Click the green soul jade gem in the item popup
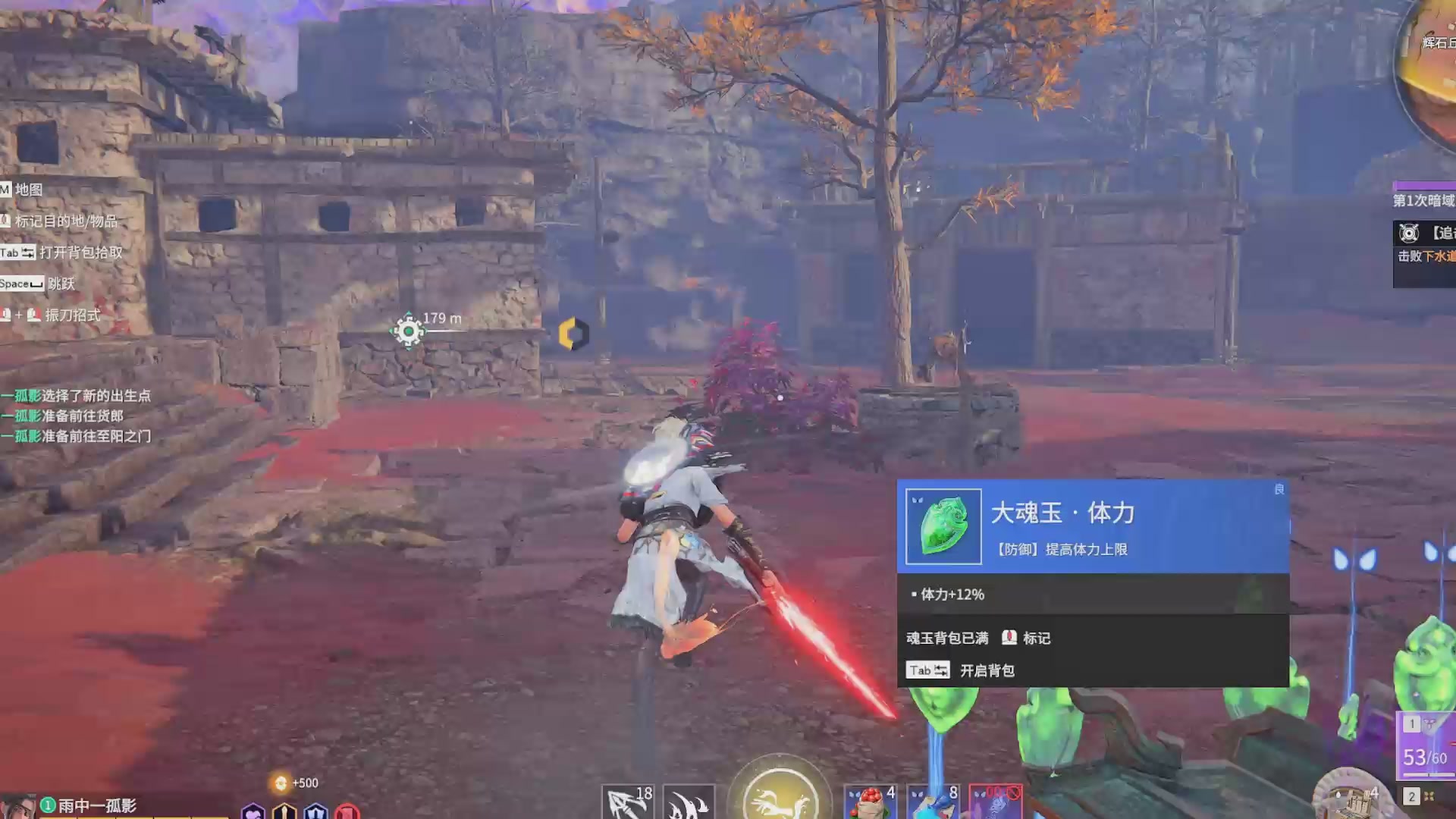 pyautogui.click(x=942, y=526)
